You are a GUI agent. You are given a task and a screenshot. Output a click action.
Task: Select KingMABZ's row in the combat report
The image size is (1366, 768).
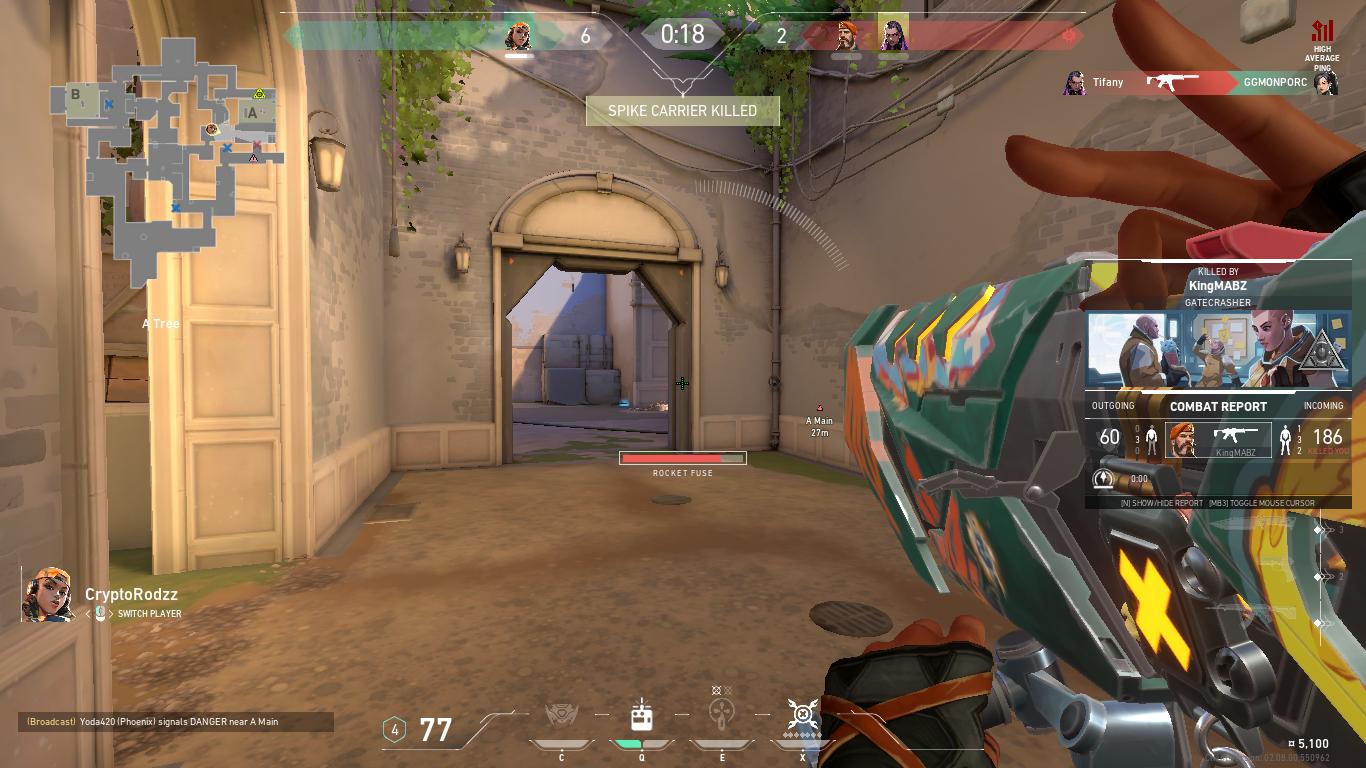pos(1218,440)
